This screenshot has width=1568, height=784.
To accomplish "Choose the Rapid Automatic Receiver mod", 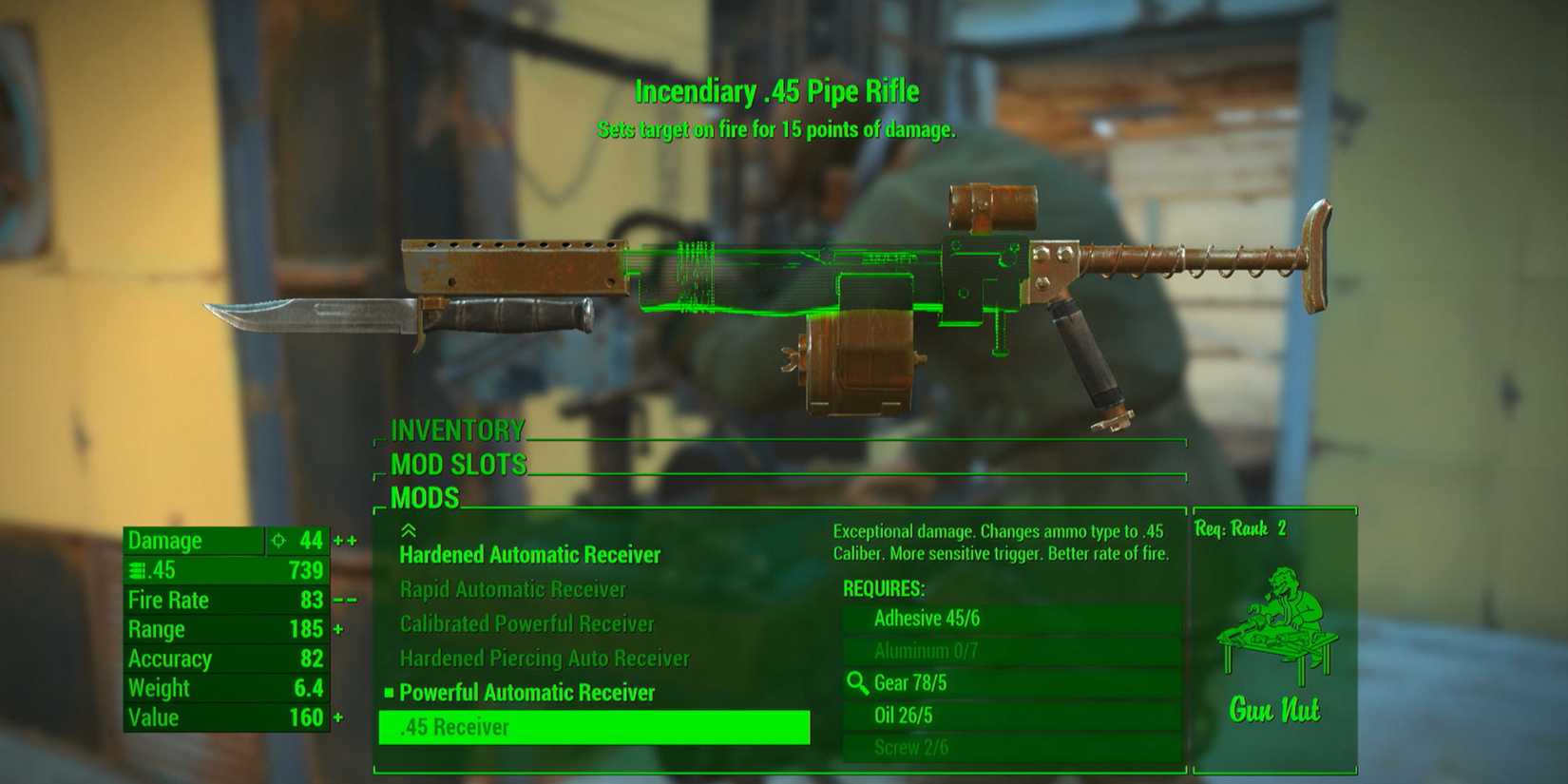I will (513, 589).
